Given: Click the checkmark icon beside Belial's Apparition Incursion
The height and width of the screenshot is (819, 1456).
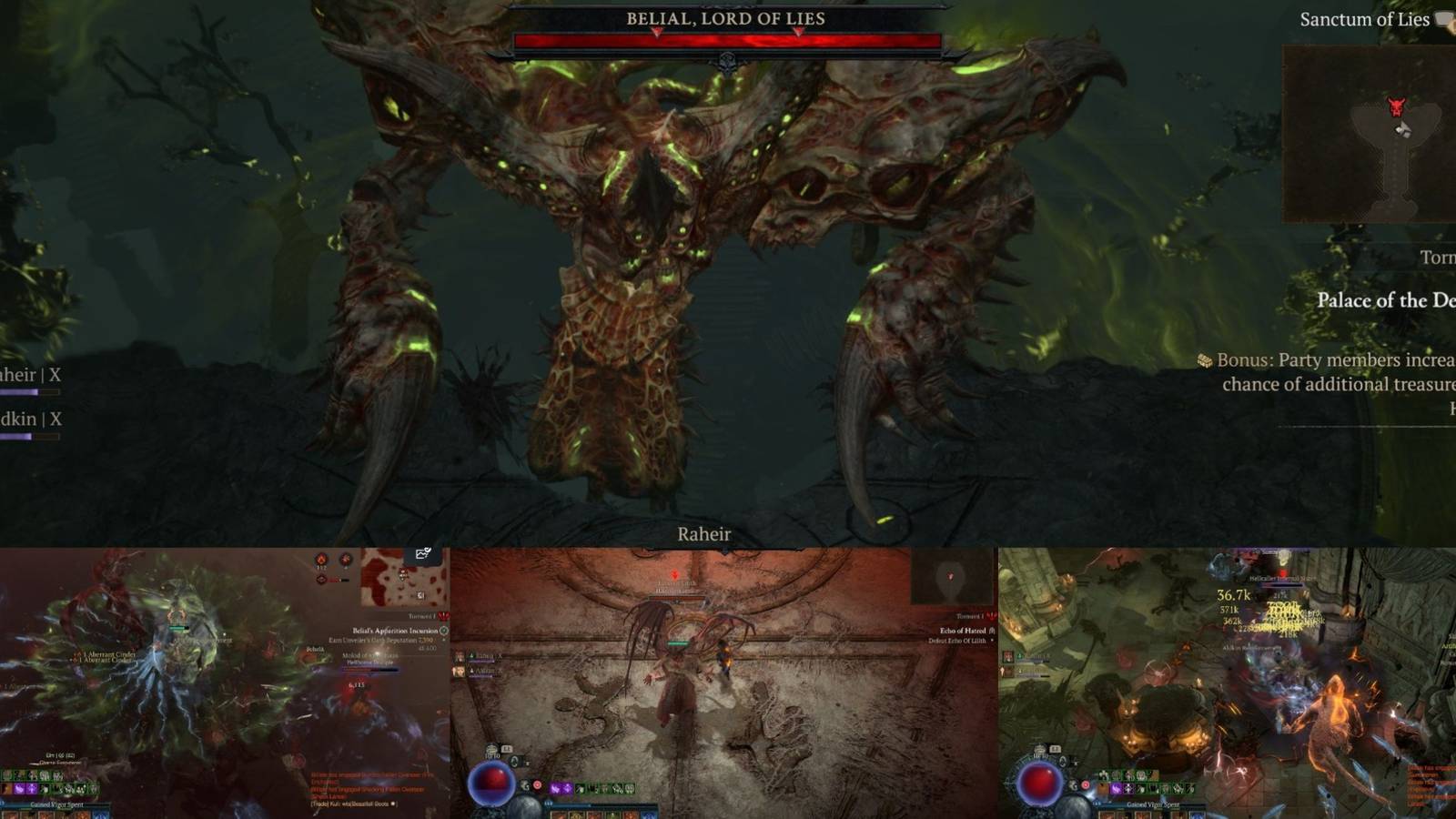Looking at the screenshot, I should click(x=442, y=632).
